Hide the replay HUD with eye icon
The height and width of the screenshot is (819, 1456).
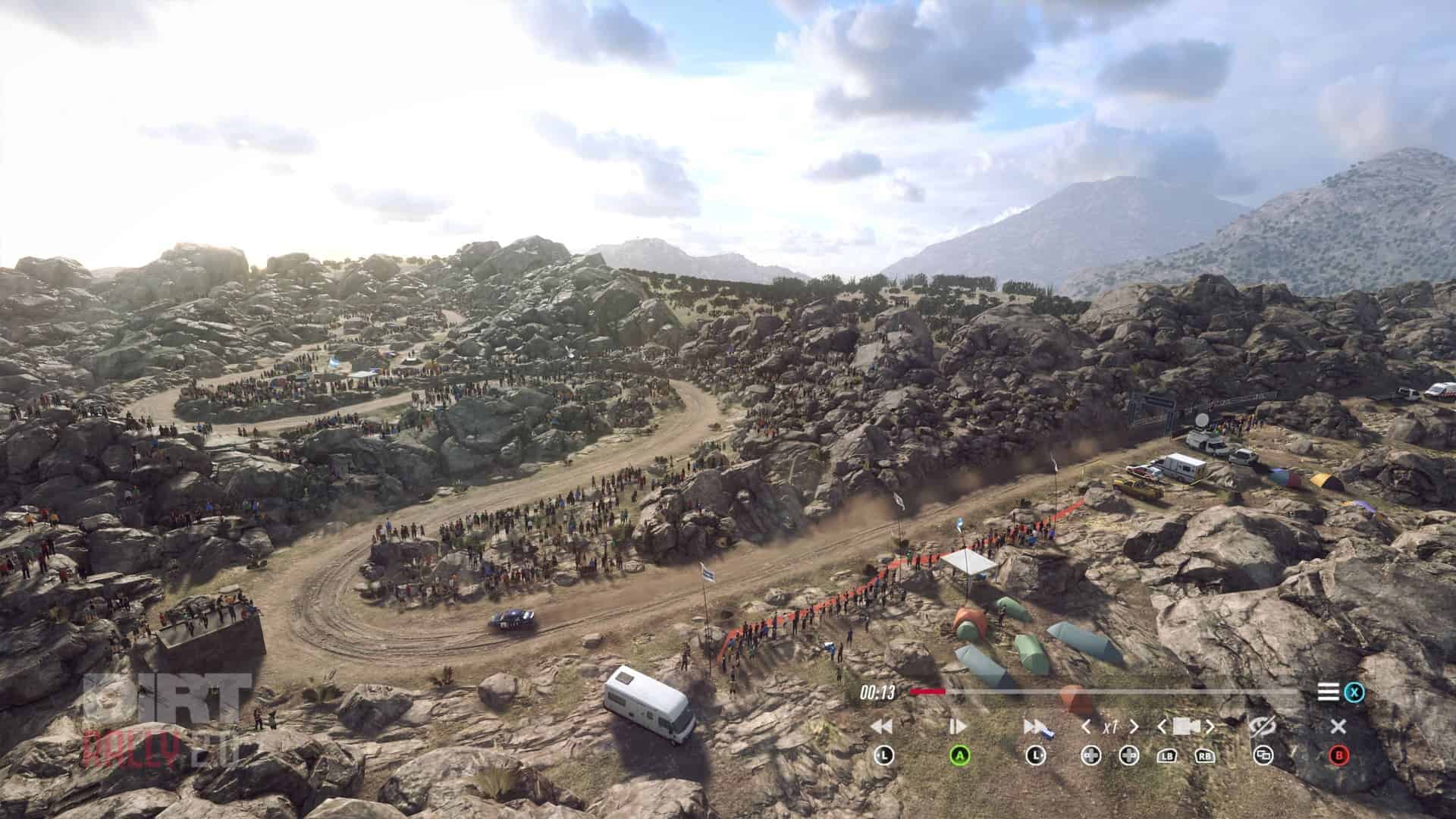click(x=1263, y=726)
